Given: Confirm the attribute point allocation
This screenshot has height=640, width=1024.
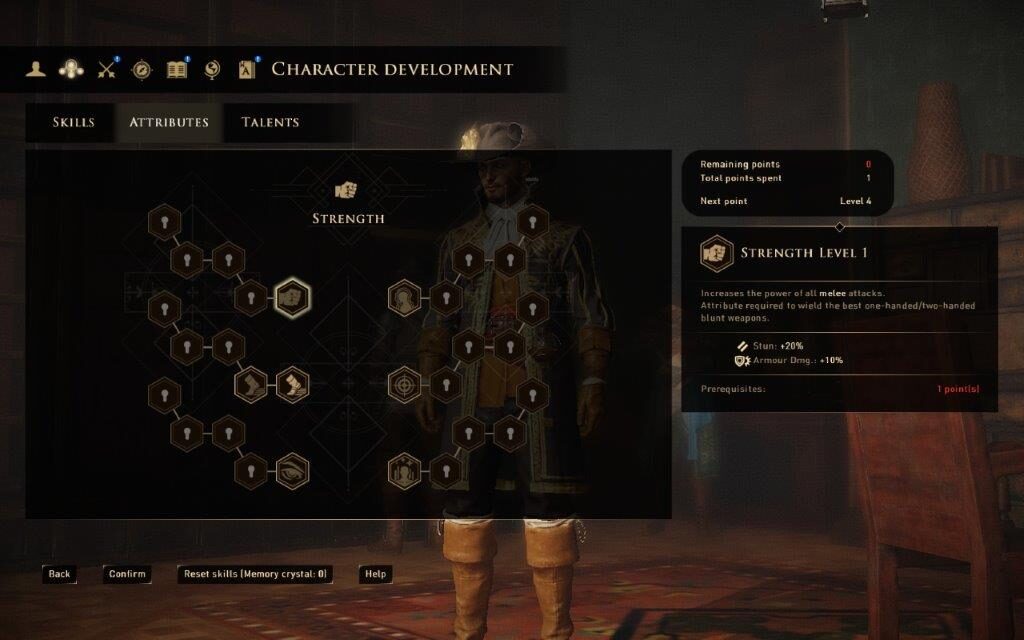Looking at the screenshot, I should [127, 574].
